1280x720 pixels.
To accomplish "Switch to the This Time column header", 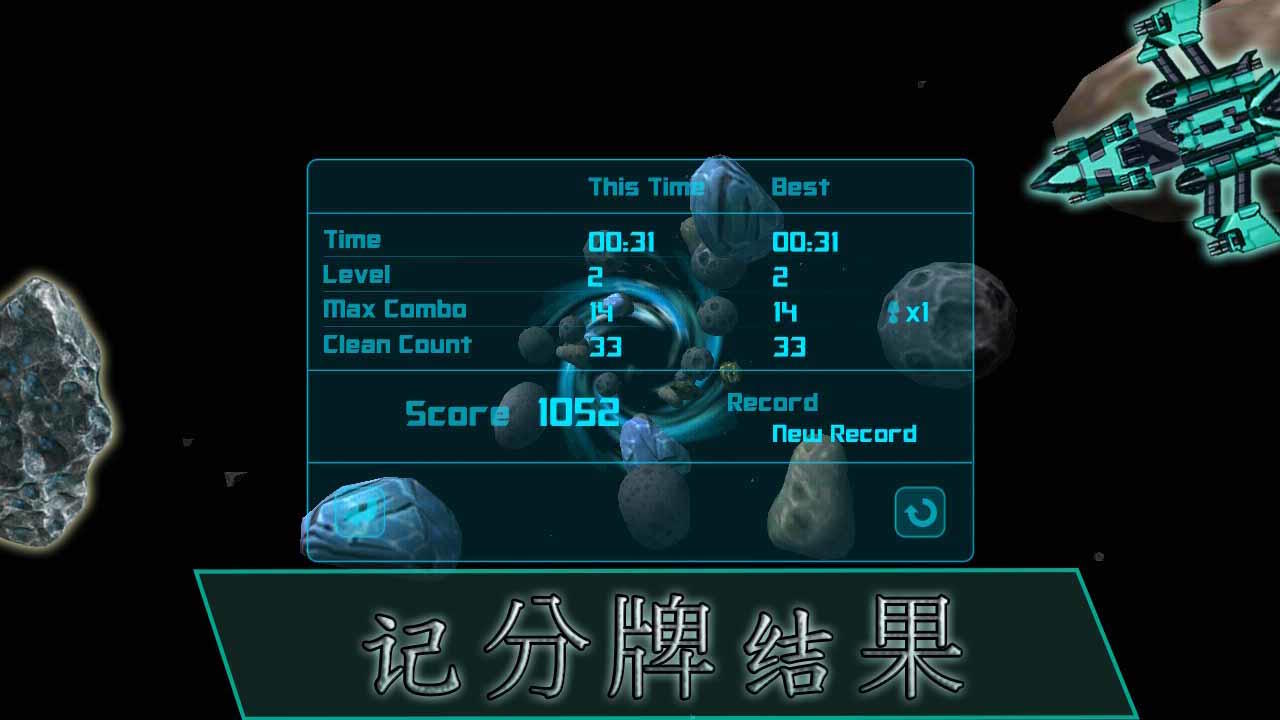I will pyautogui.click(x=644, y=187).
